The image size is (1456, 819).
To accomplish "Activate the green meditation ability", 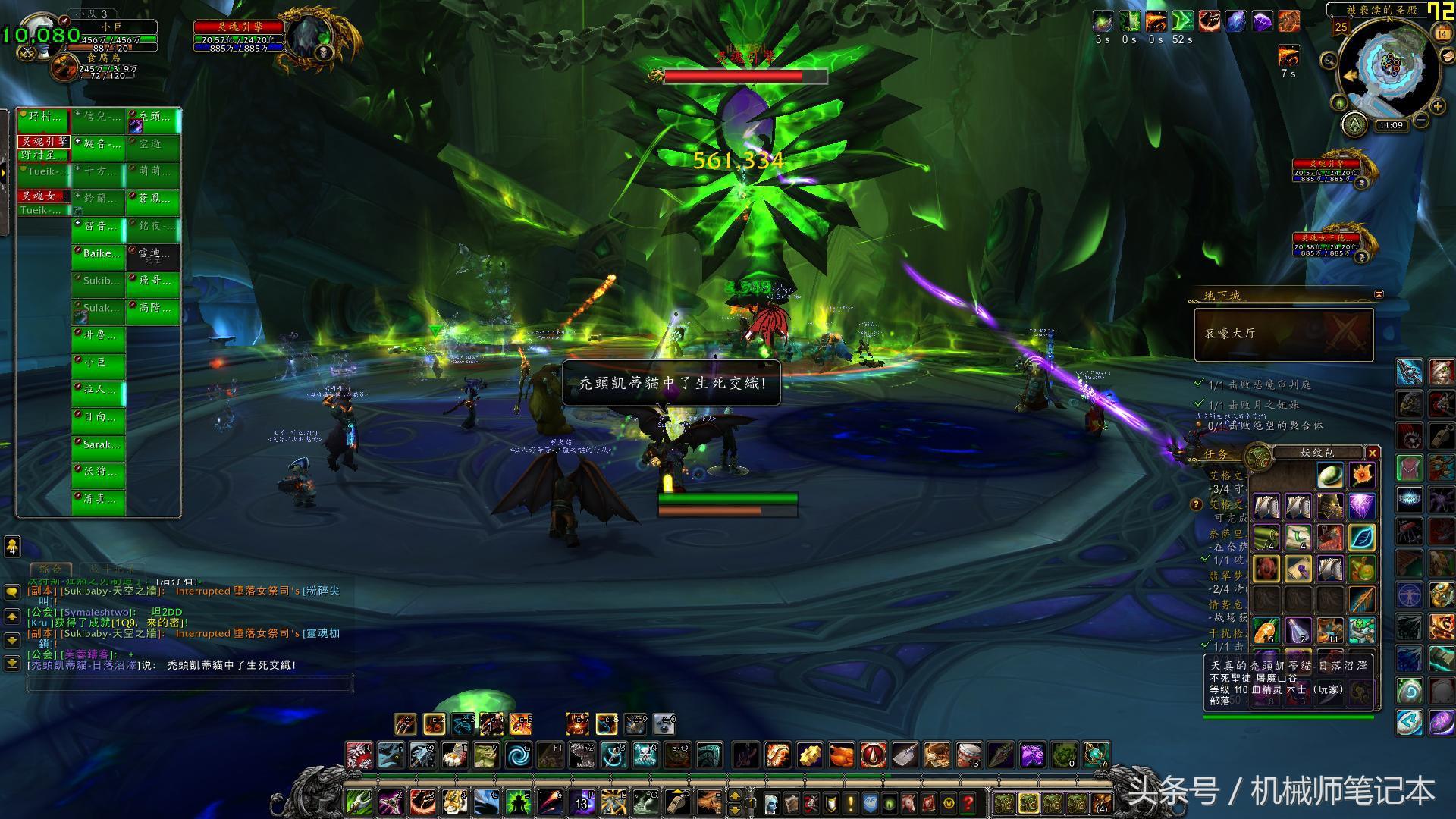I will pyautogui.click(x=519, y=802).
